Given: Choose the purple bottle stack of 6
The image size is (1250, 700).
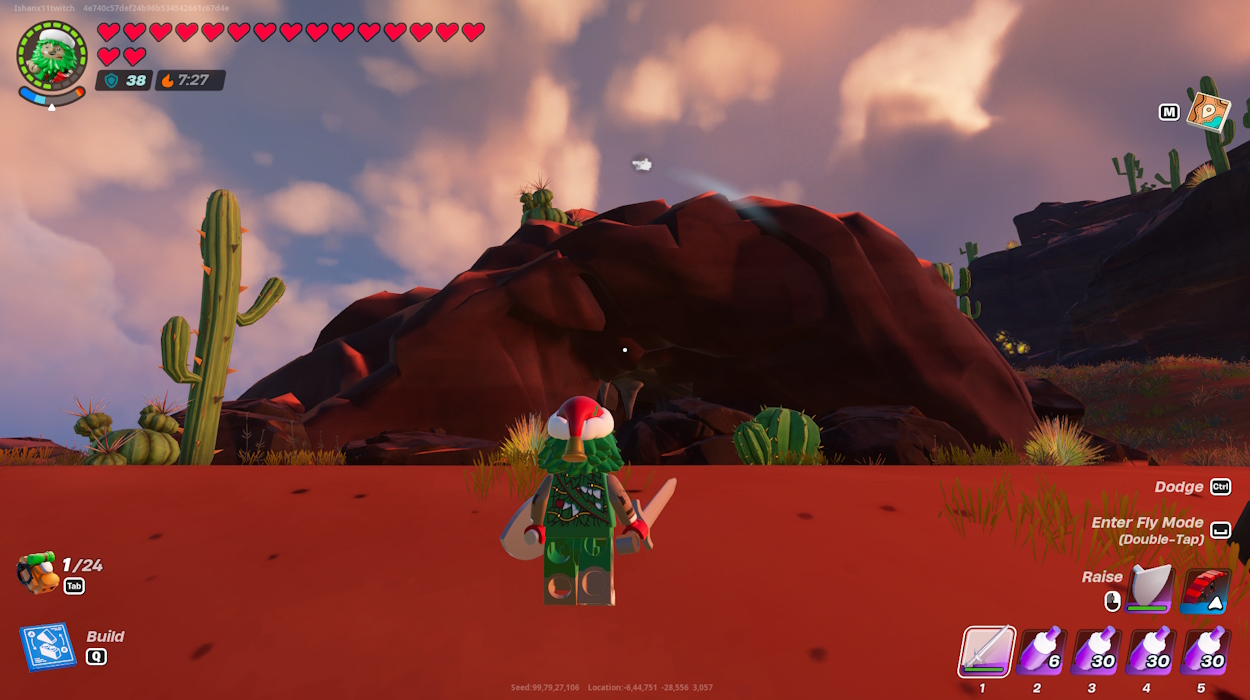Looking at the screenshot, I should pos(1041,652).
